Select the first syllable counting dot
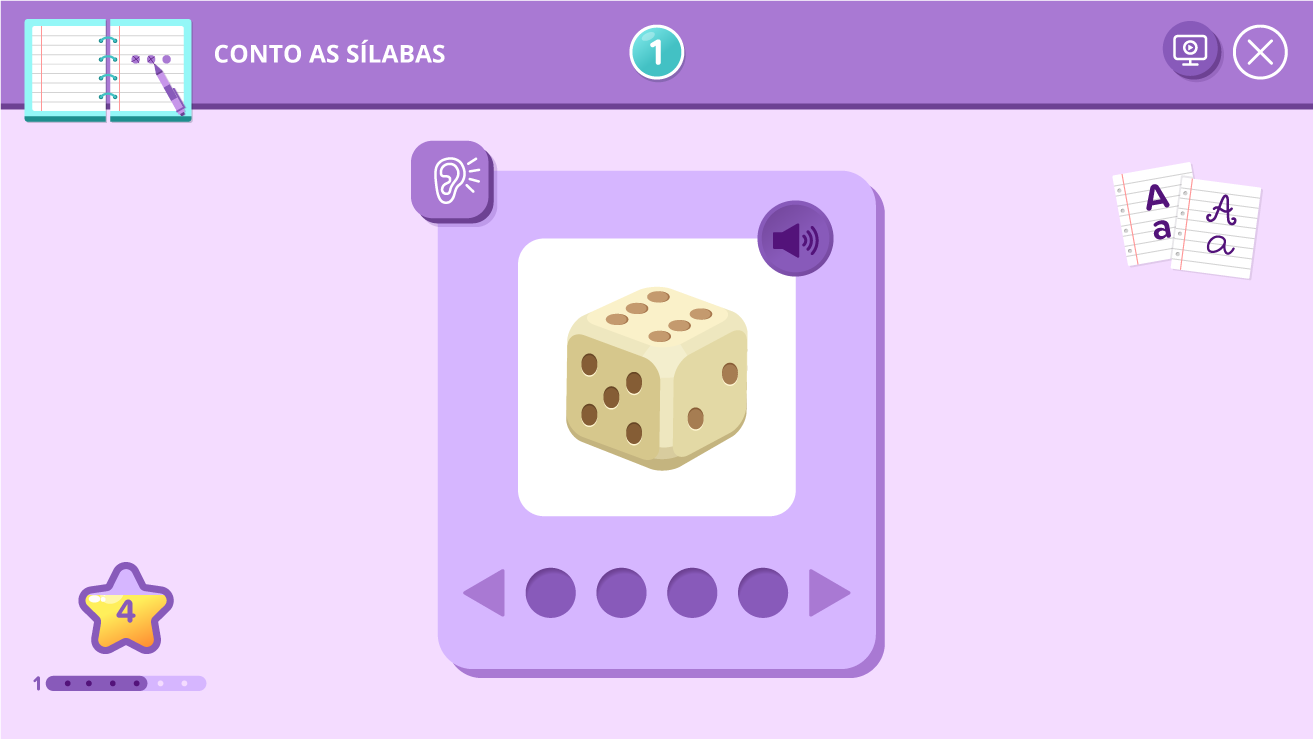 tap(551, 592)
